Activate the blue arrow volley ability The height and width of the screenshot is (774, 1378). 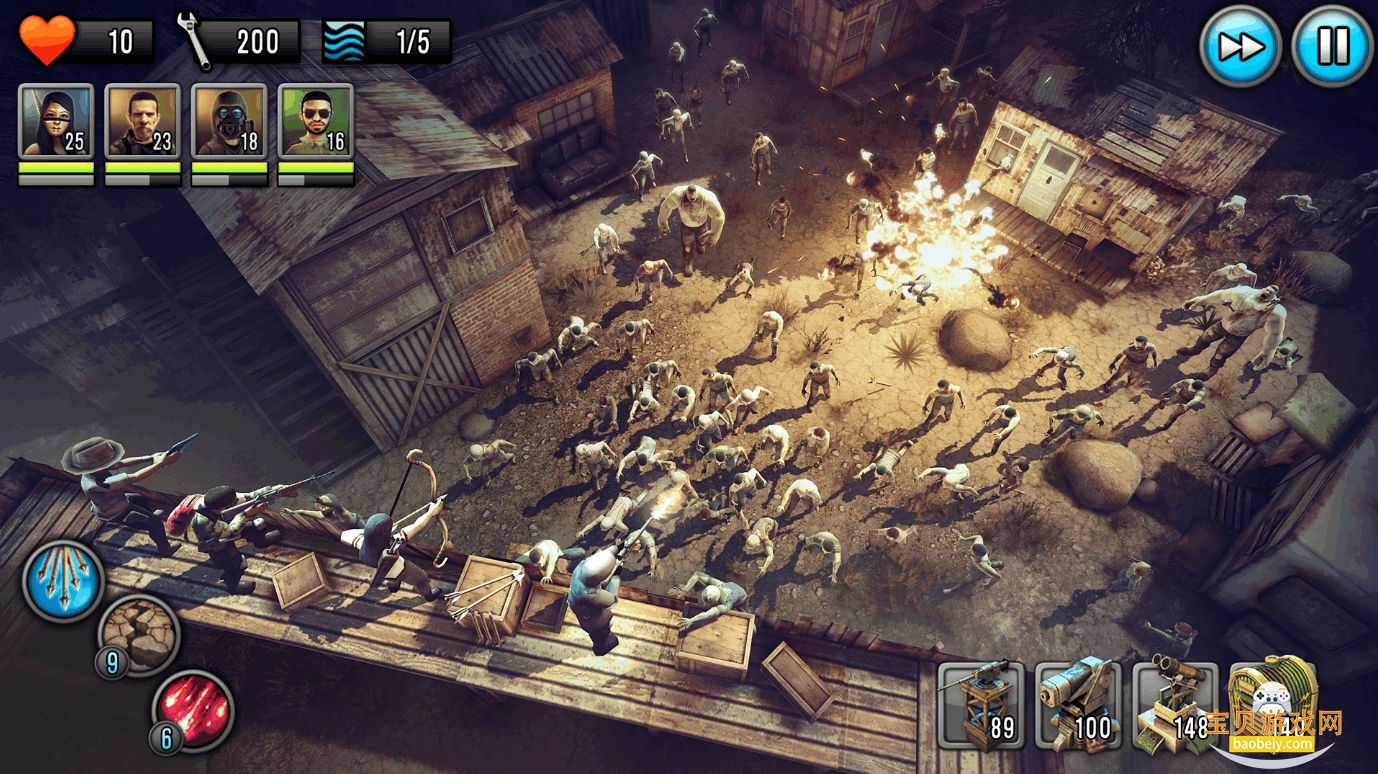(63, 580)
